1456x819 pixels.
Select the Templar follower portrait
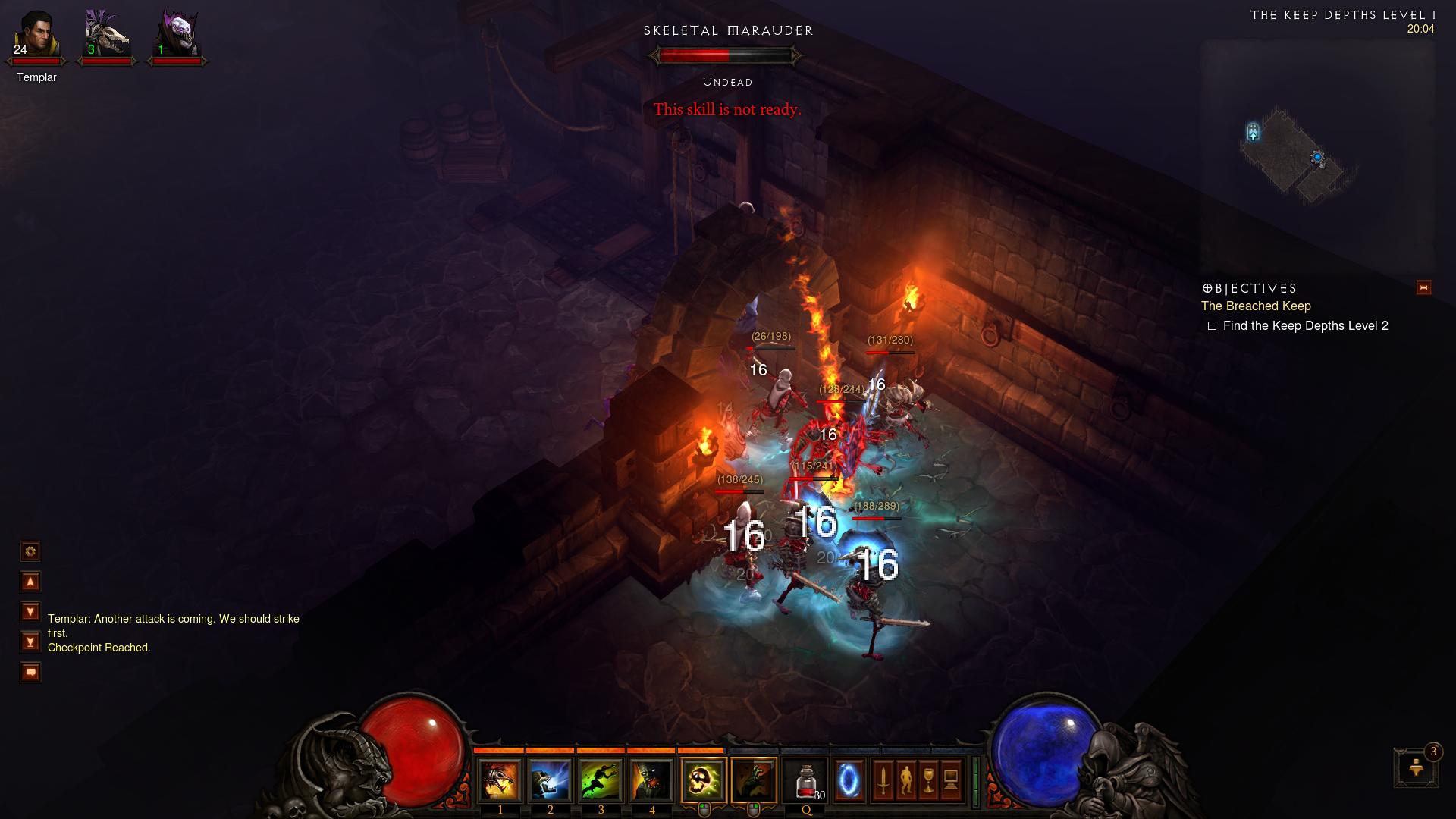tap(36, 35)
